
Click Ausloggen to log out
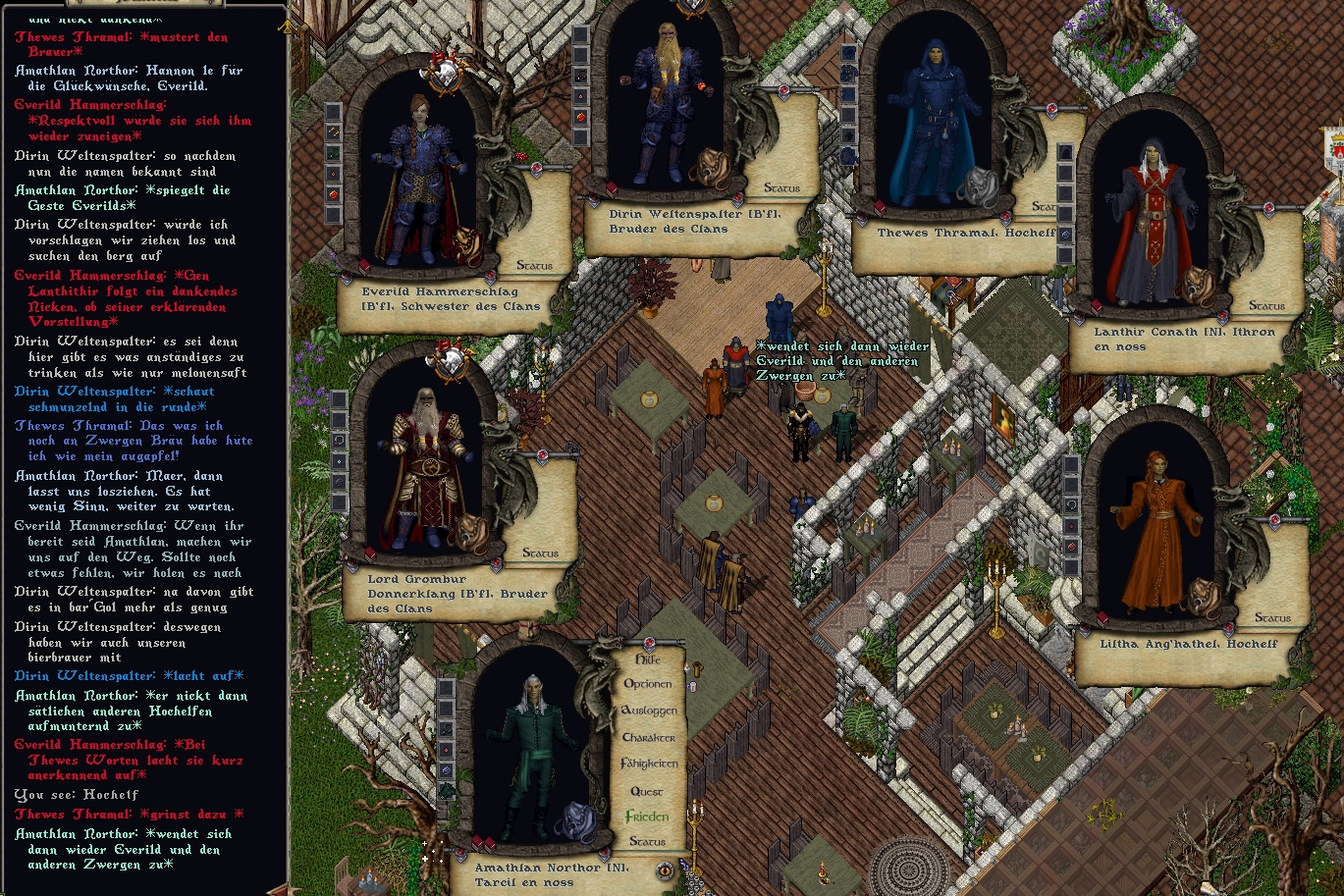tap(649, 710)
